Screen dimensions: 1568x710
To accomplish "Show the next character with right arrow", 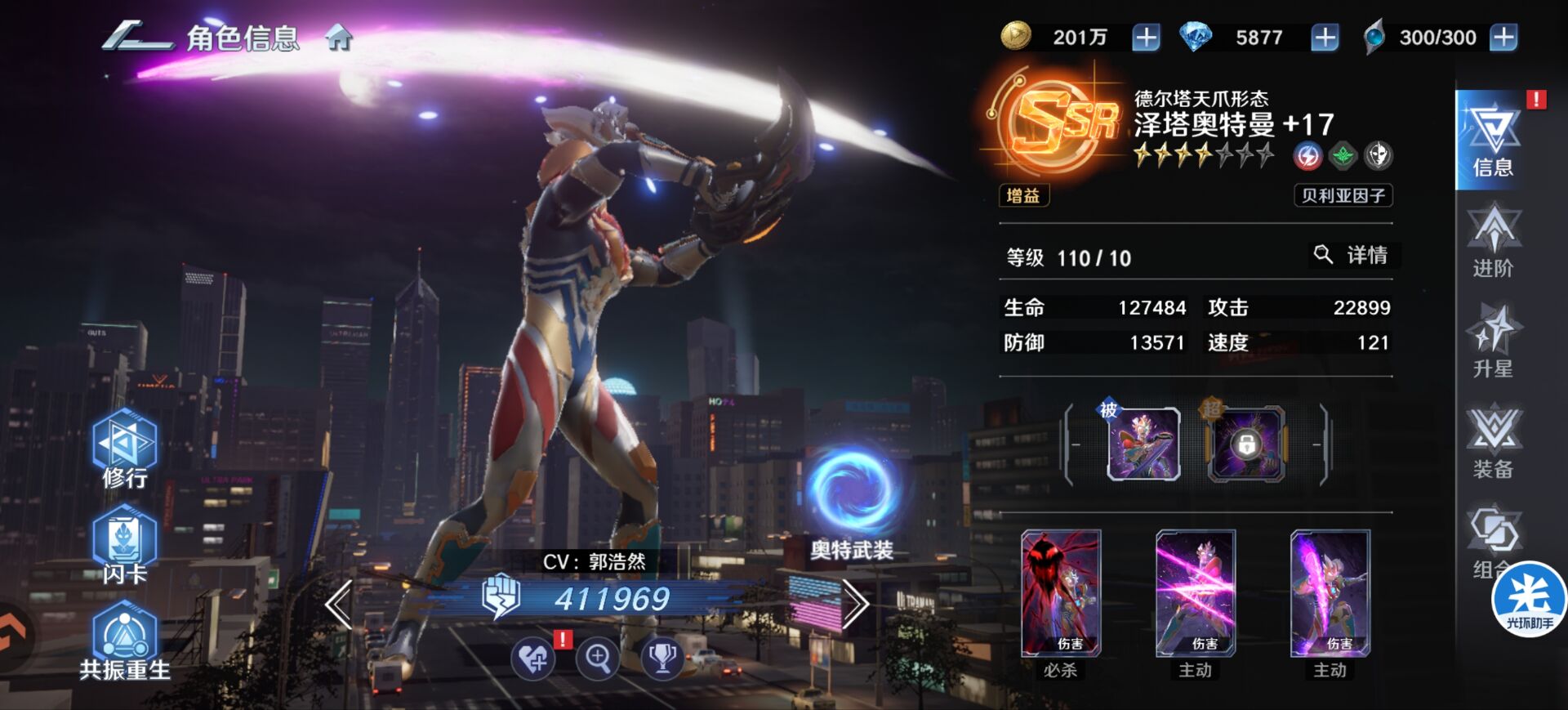I will click(x=855, y=605).
